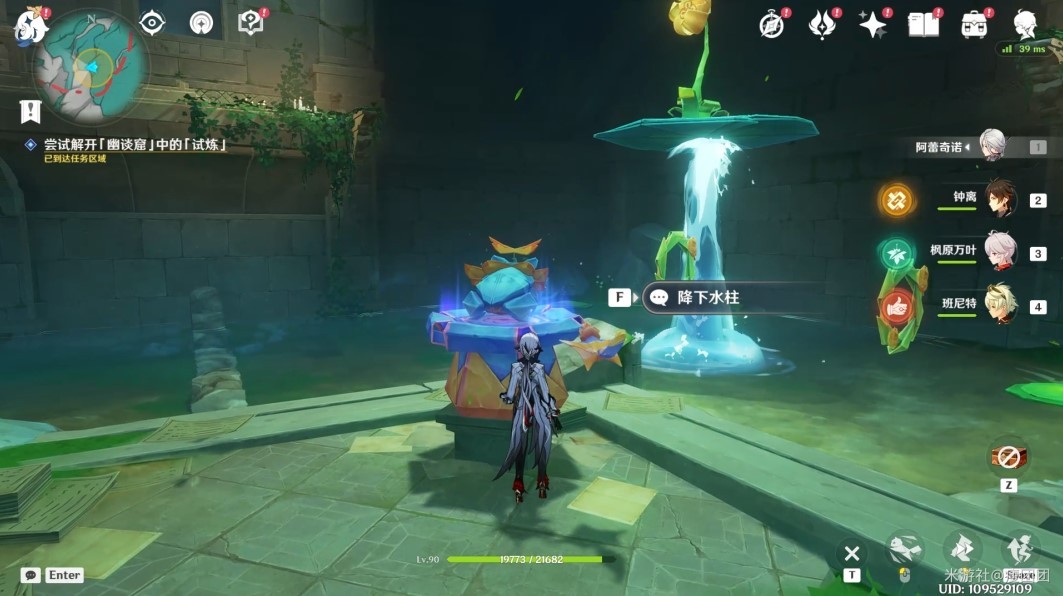The image size is (1063, 596).
Task: Open the adventurer handbook book icon
Action: click(924, 25)
